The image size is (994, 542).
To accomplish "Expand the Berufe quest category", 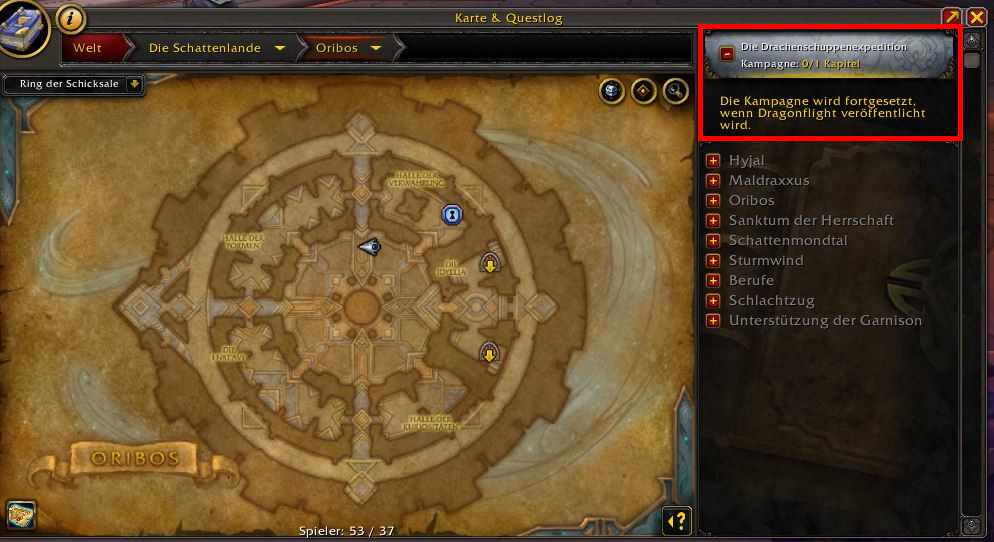I will pos(713,281).
